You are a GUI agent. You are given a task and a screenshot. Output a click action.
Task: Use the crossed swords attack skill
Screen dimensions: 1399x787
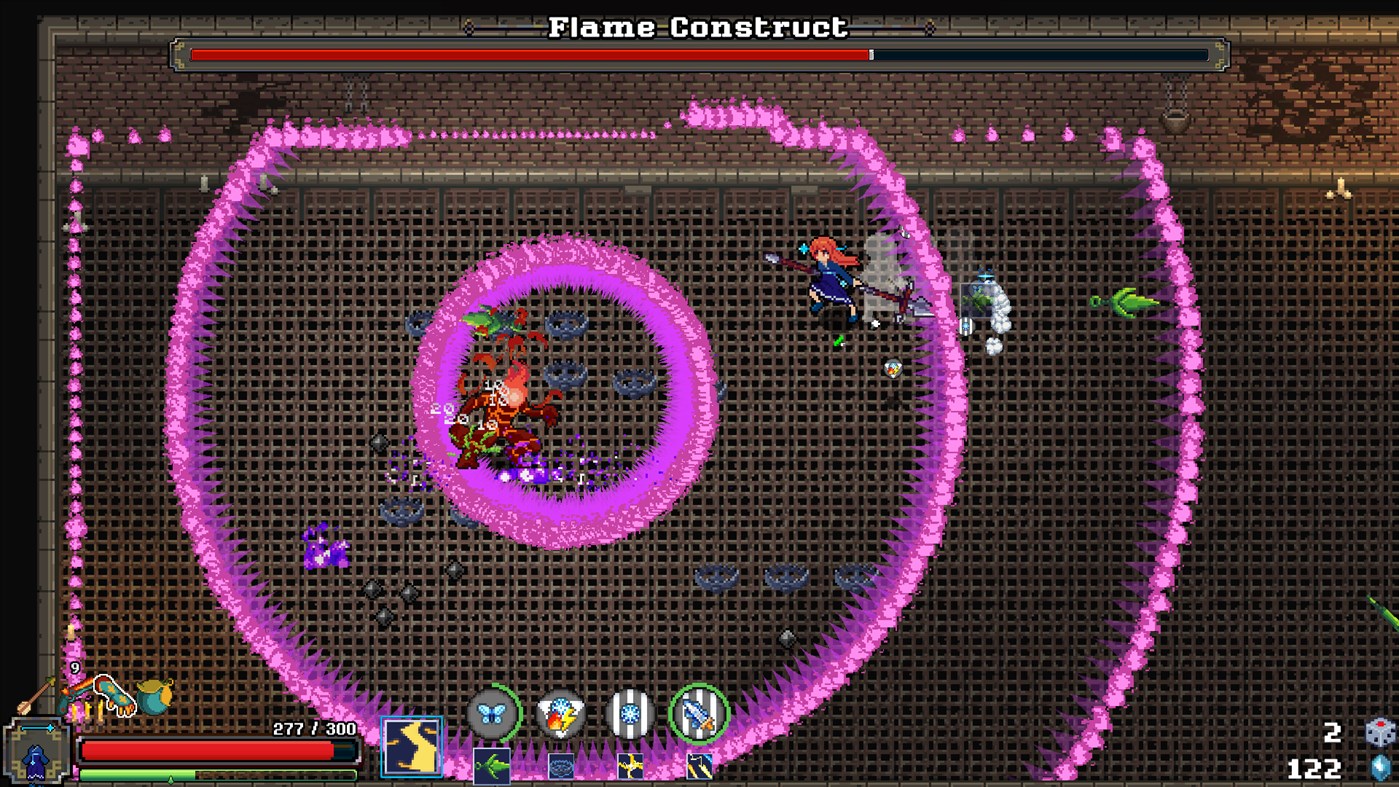pos(700,714)
